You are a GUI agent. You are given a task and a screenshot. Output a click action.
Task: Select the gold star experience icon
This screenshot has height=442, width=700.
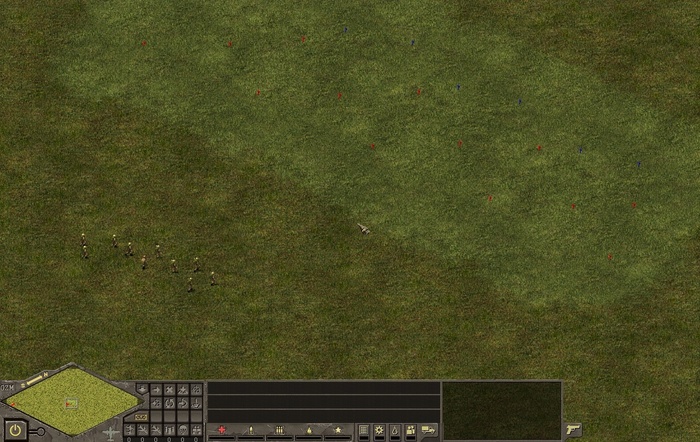(x=338, y=430)
